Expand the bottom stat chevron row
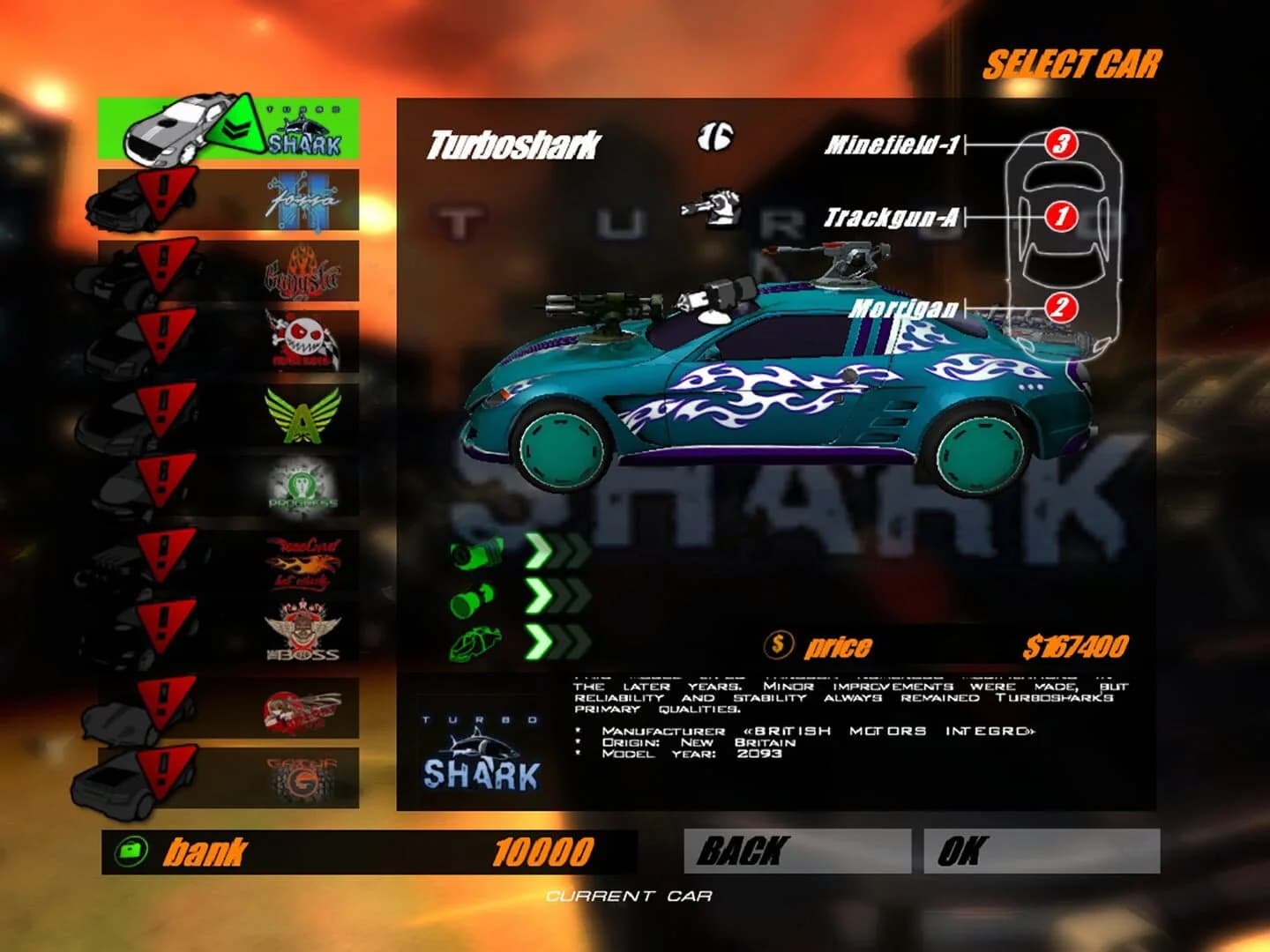This screenshot has height=952, width=1270. point(557,640)
